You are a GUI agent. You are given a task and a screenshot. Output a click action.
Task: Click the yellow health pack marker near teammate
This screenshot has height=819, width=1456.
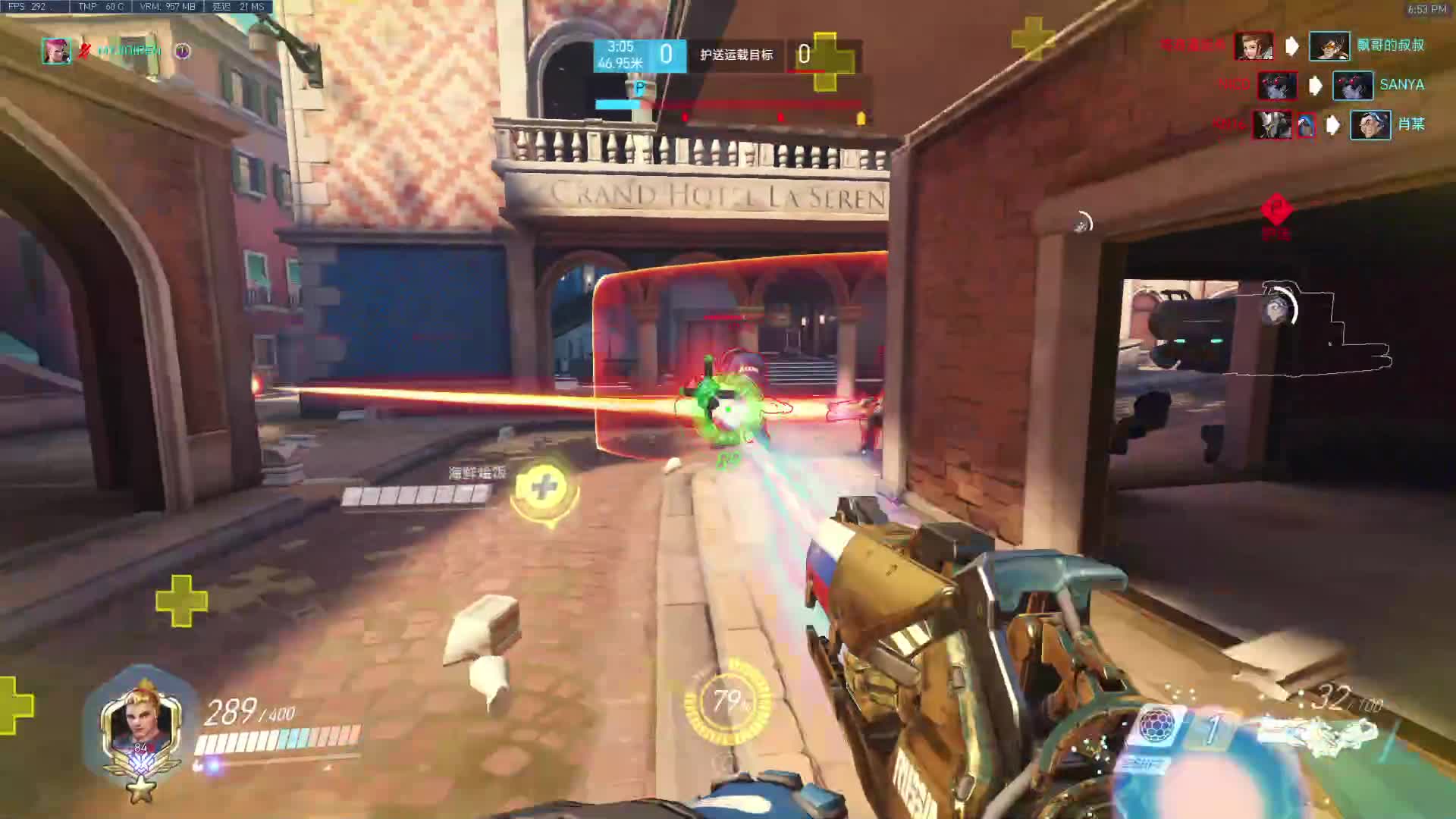544,487
